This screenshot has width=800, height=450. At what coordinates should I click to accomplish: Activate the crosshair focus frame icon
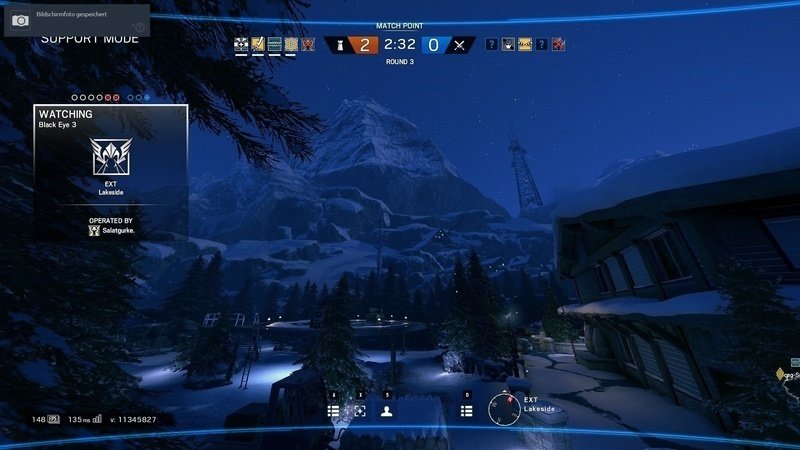pos(360,411)
